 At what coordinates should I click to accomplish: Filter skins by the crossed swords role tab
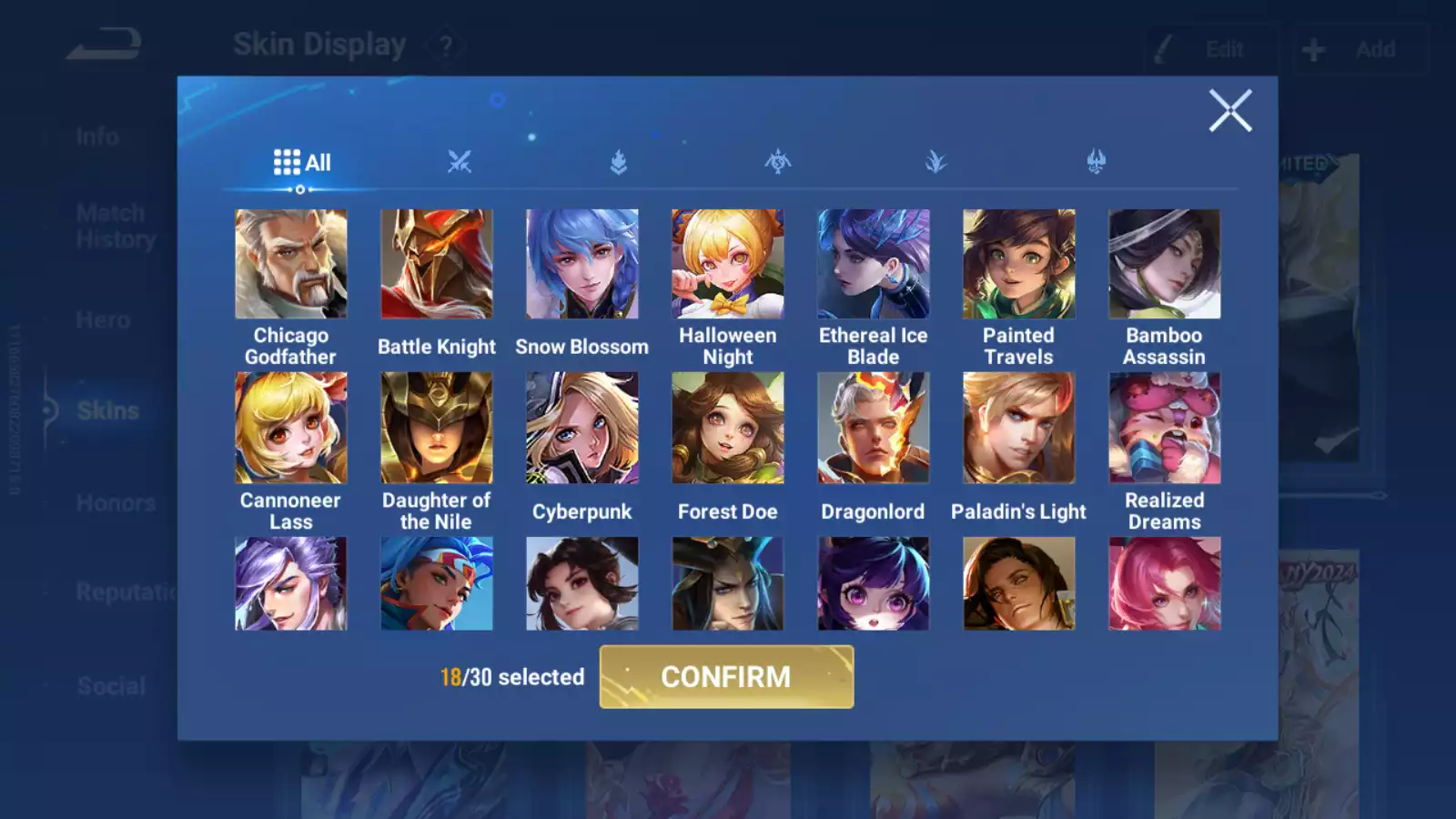tap(460, 163)
